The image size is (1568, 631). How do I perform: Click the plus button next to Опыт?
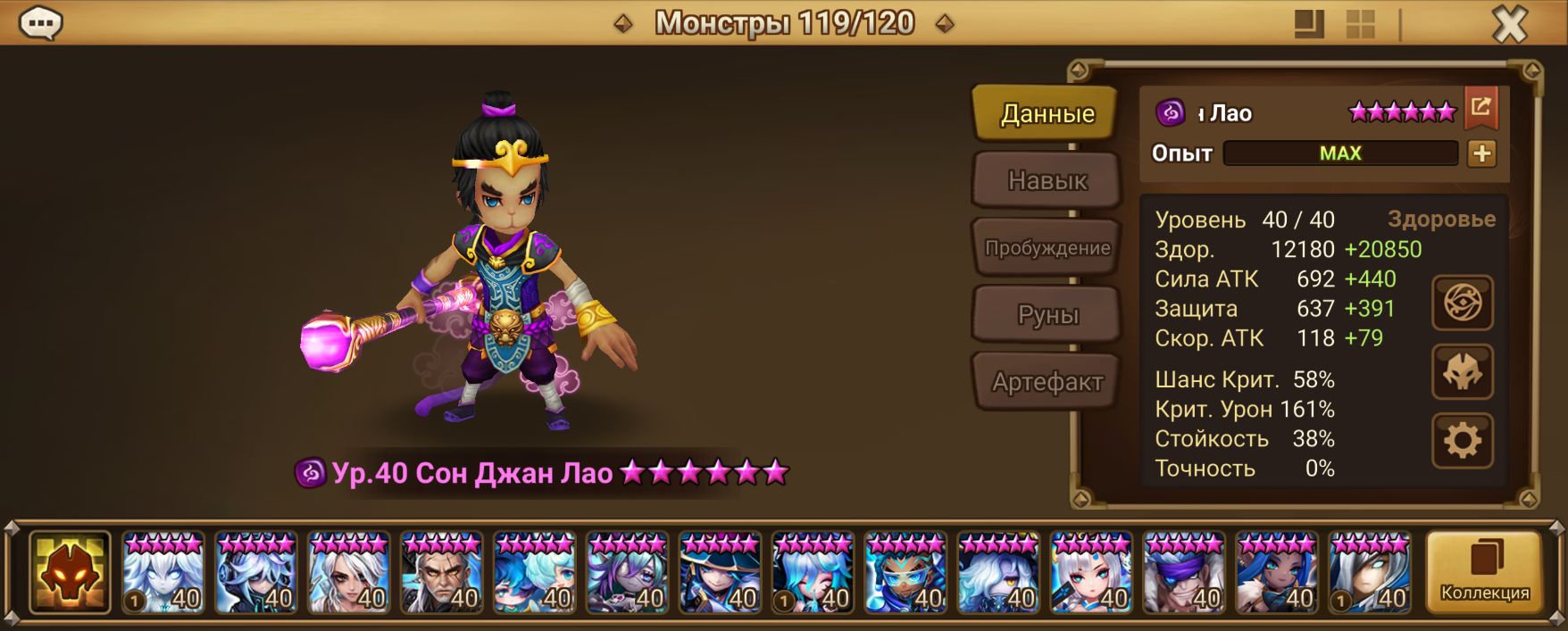point(1481,154)
